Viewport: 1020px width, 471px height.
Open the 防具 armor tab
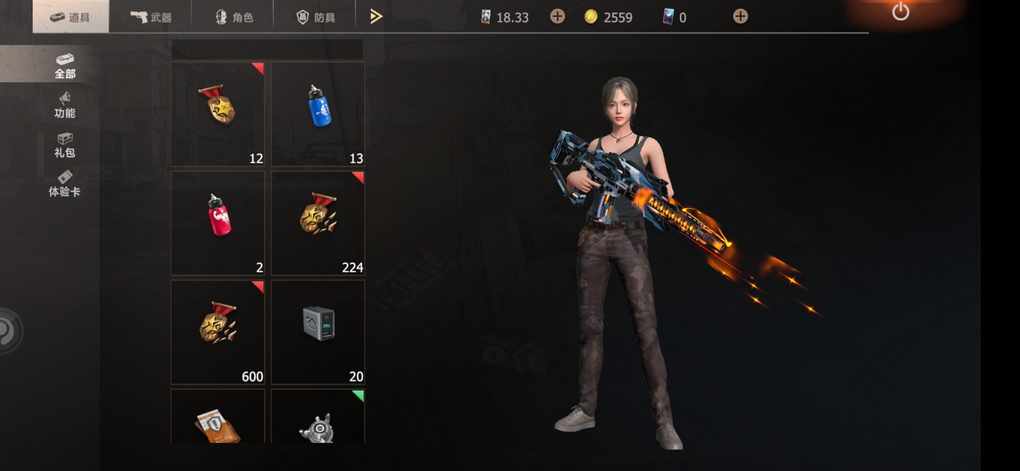point(315,17)
